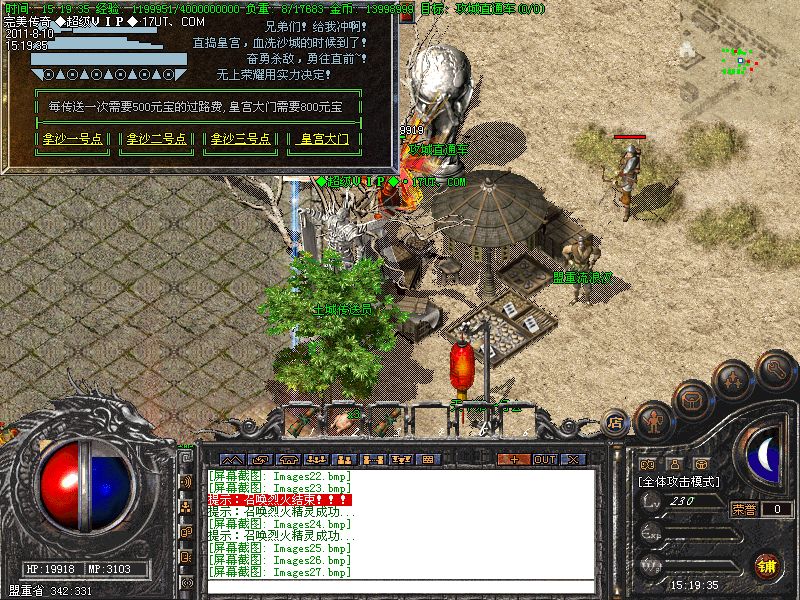Open the 店 shop button
The image size is (800, 600).
click(x=616, y=424)
